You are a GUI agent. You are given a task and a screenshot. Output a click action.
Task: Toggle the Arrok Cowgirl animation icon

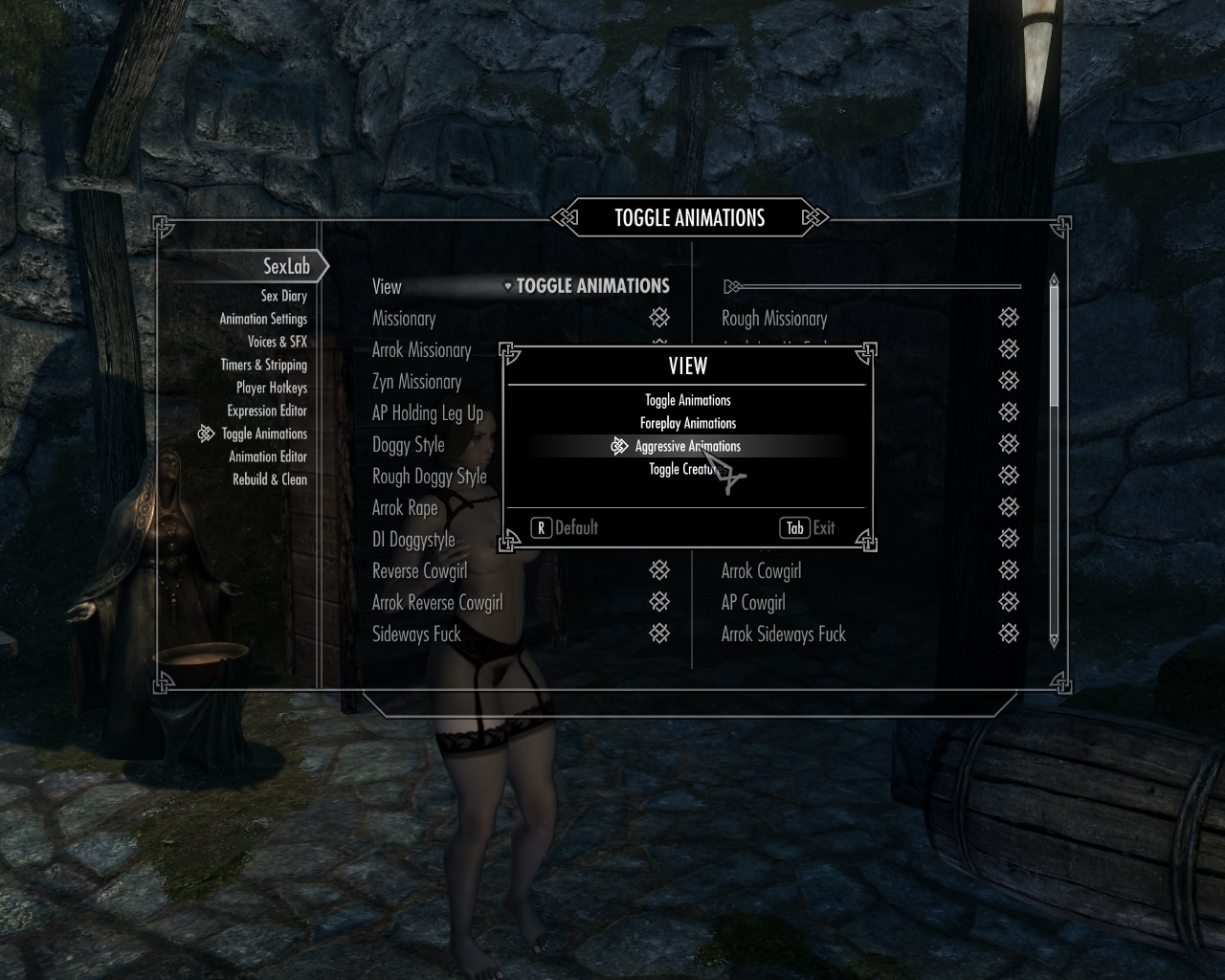tap(1009, 570)
